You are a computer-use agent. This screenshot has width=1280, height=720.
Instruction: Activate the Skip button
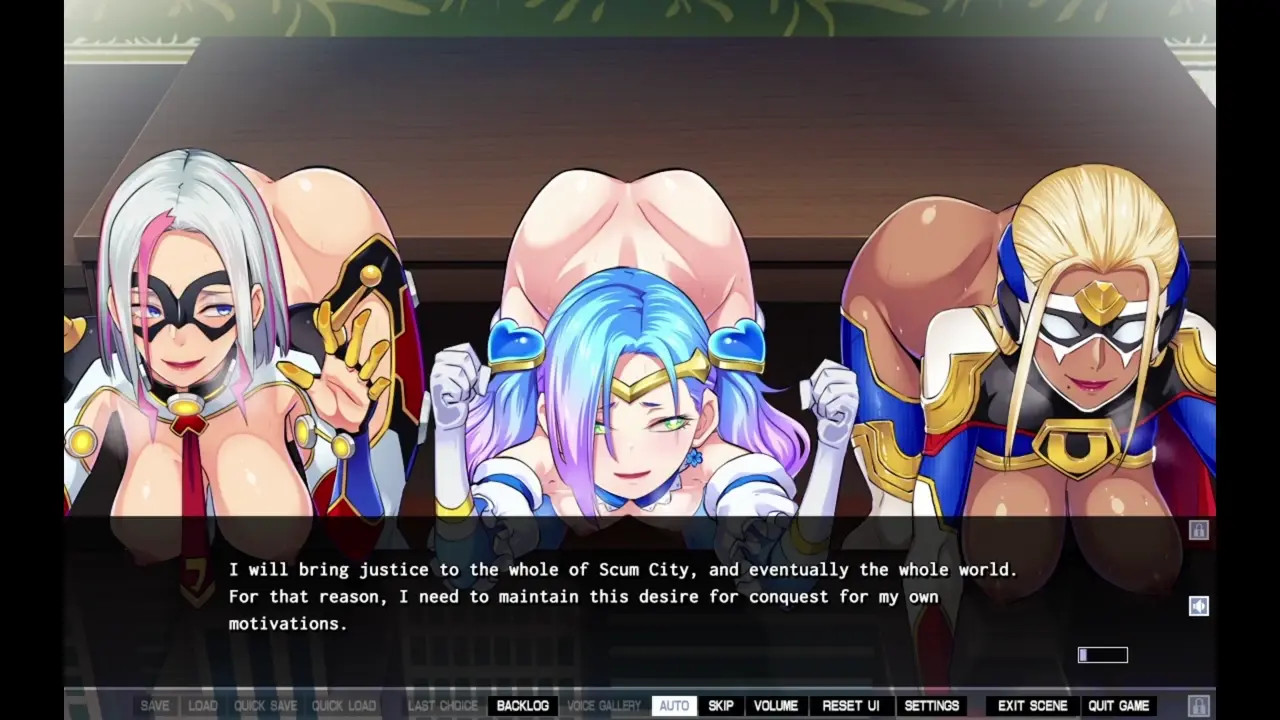click(x=721, y=706)
